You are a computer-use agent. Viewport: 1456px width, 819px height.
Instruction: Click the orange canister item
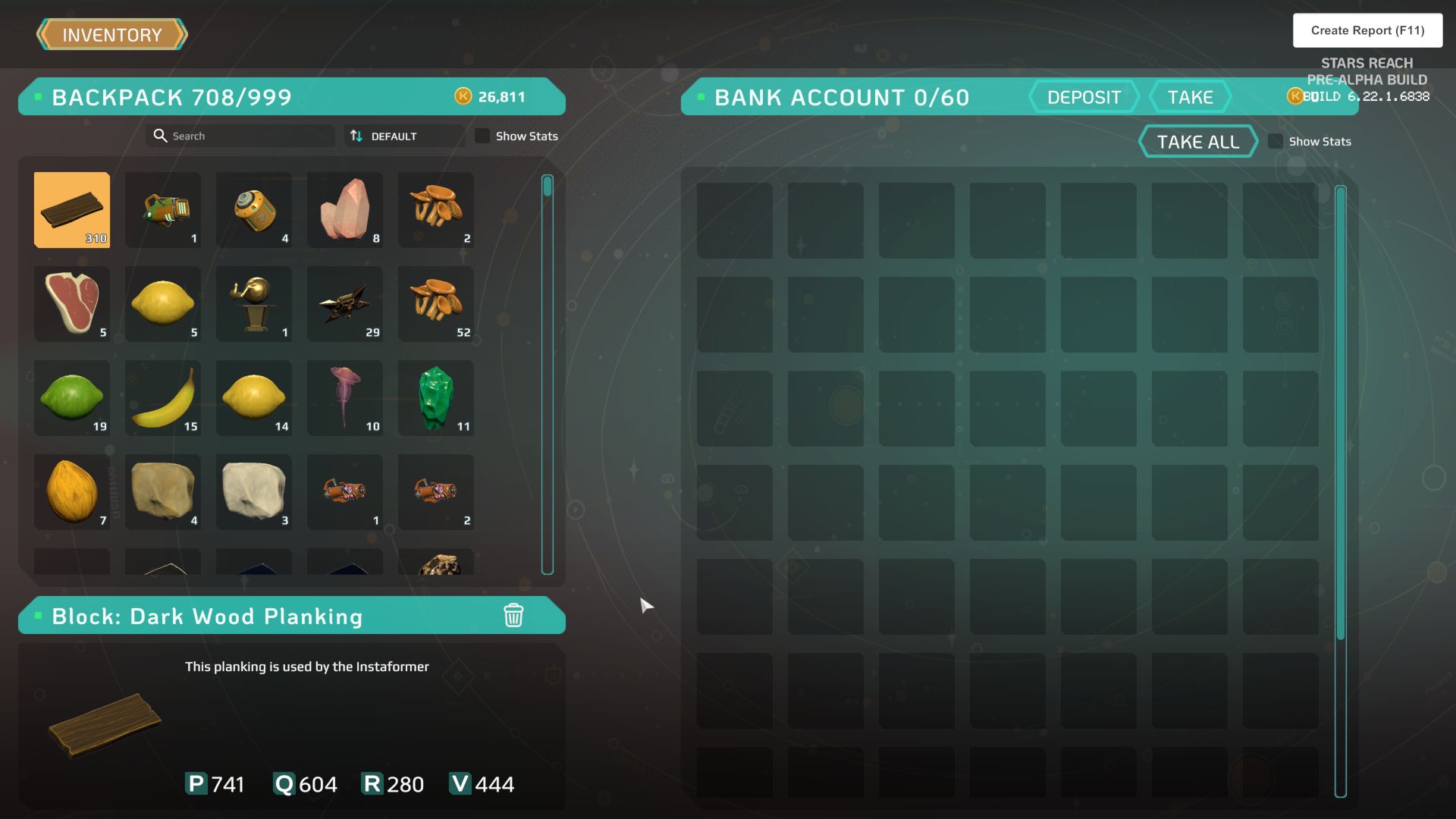[253, 210]
